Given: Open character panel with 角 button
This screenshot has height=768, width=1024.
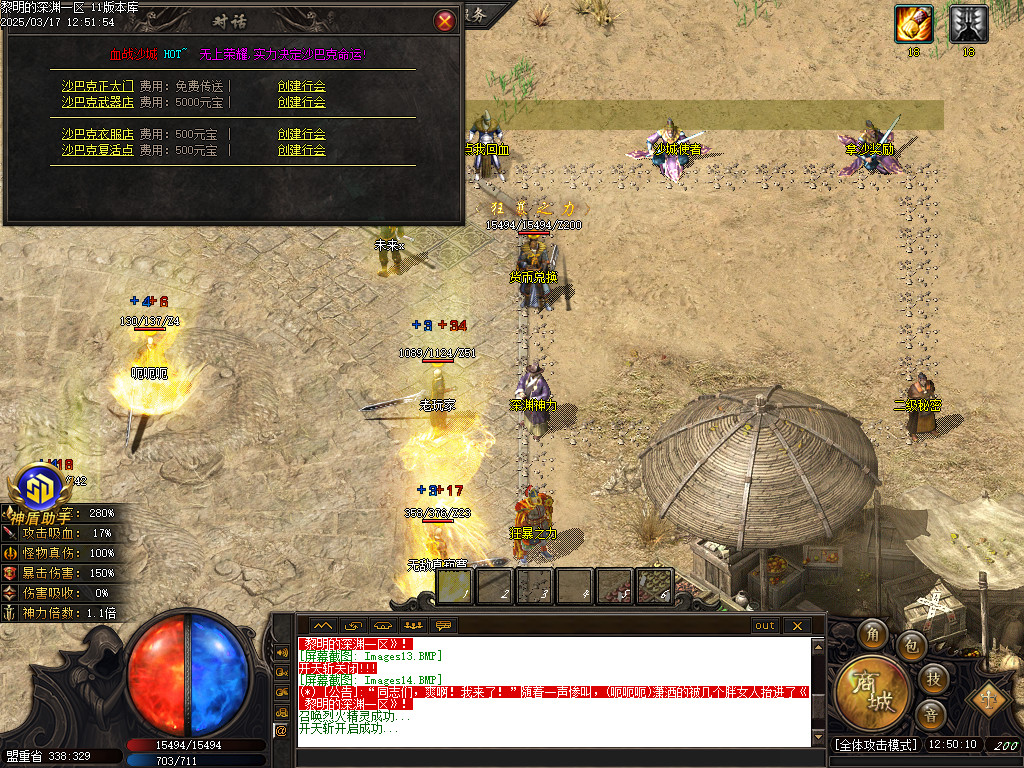Looking at the screenshot, I should click(873, 634).
